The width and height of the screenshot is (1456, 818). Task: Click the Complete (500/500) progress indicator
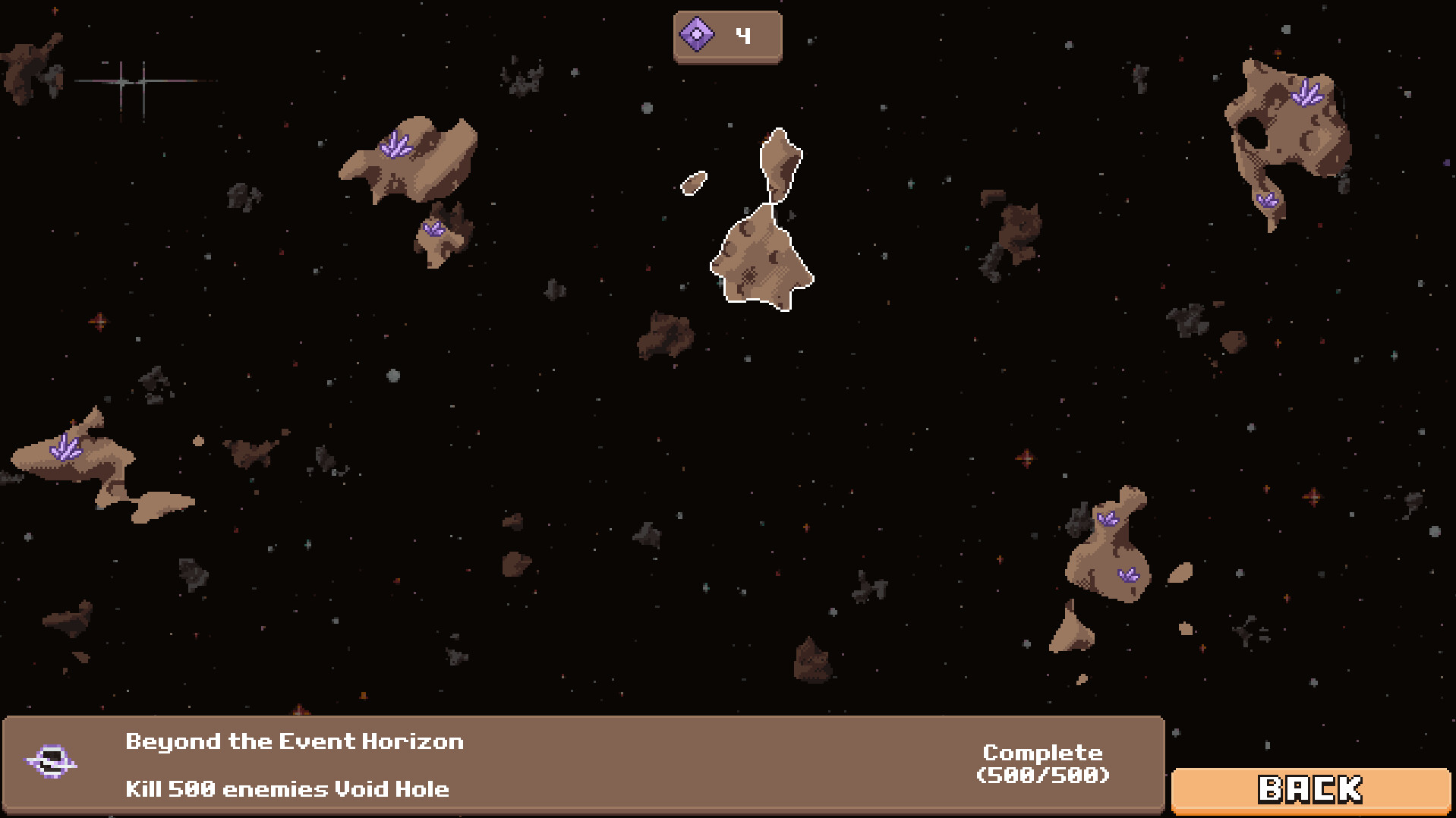pos(1043,764)
